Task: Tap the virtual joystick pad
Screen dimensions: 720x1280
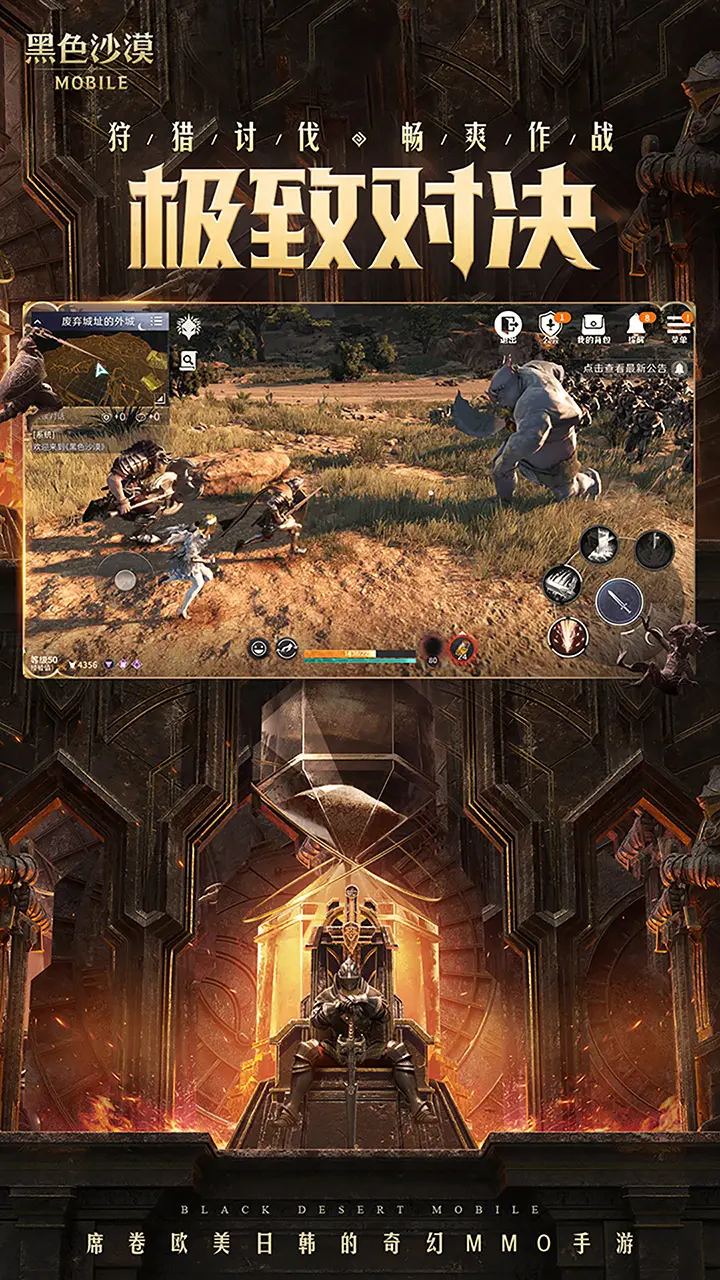Action: tap(124, 577)
